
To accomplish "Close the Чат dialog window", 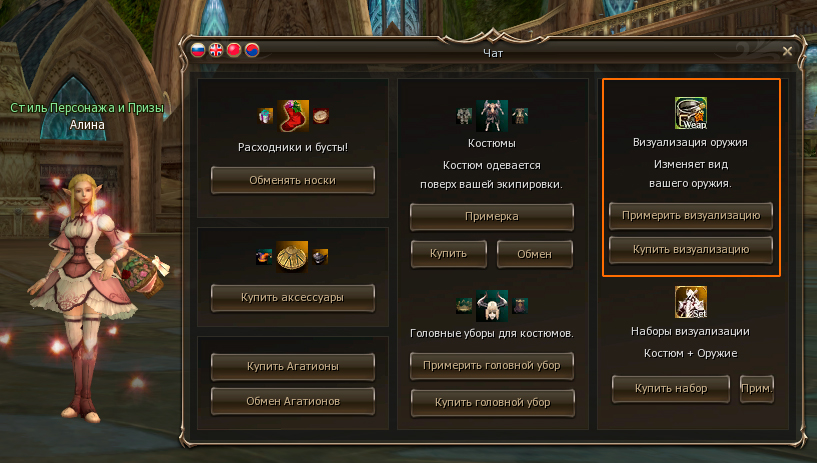I will [x=787, y=51].
